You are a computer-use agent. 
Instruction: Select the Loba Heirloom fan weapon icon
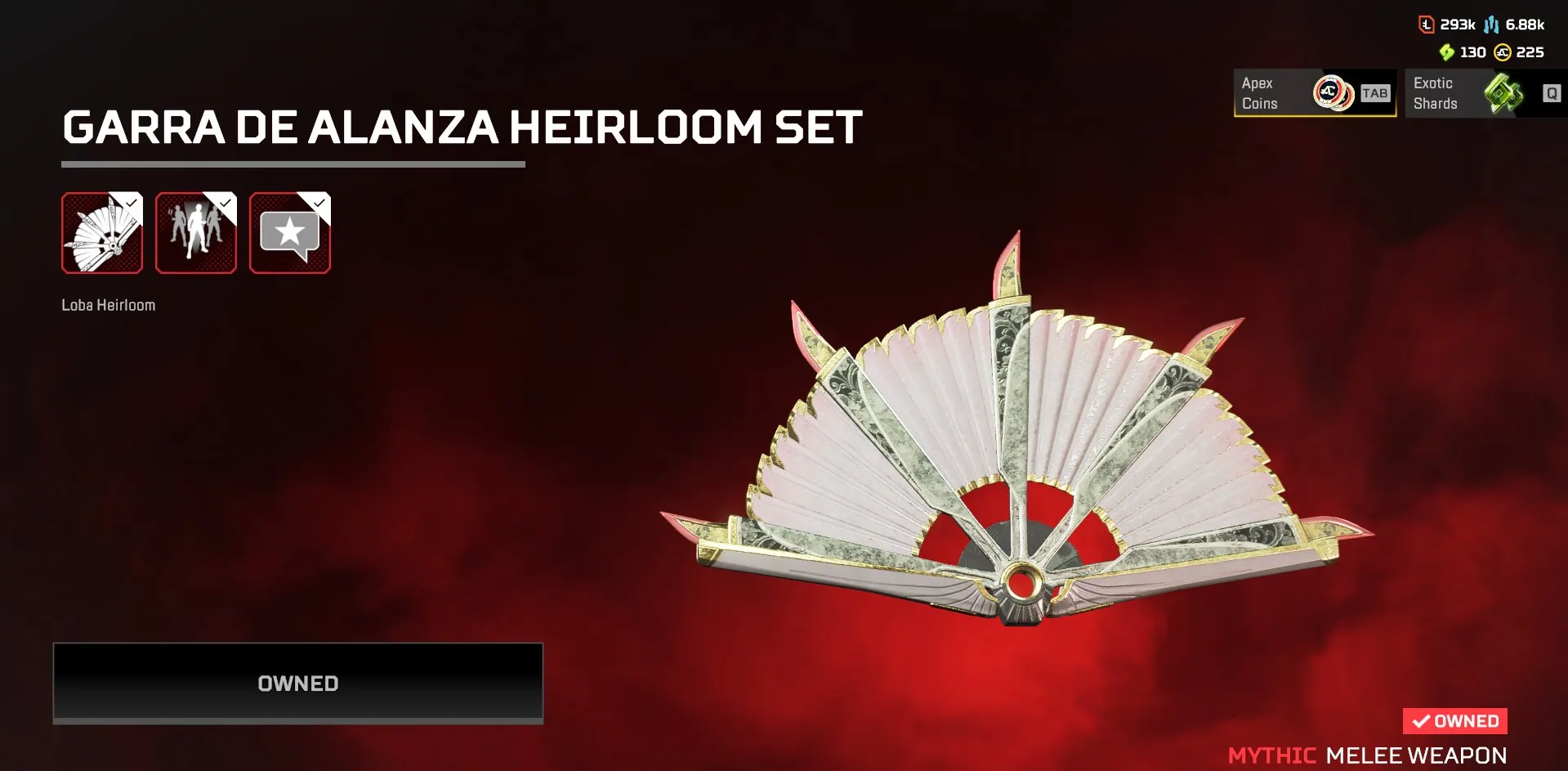point(103,234)
